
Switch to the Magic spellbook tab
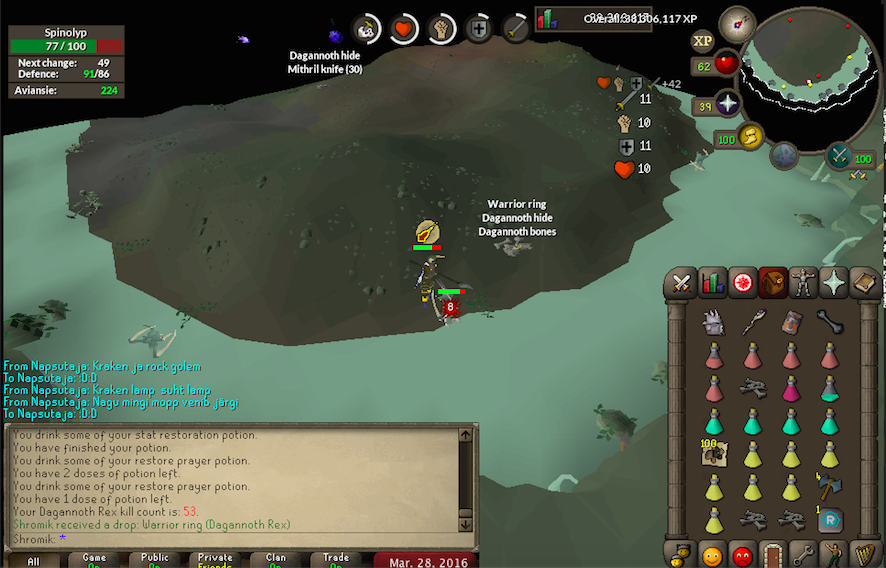click(863, 284)
